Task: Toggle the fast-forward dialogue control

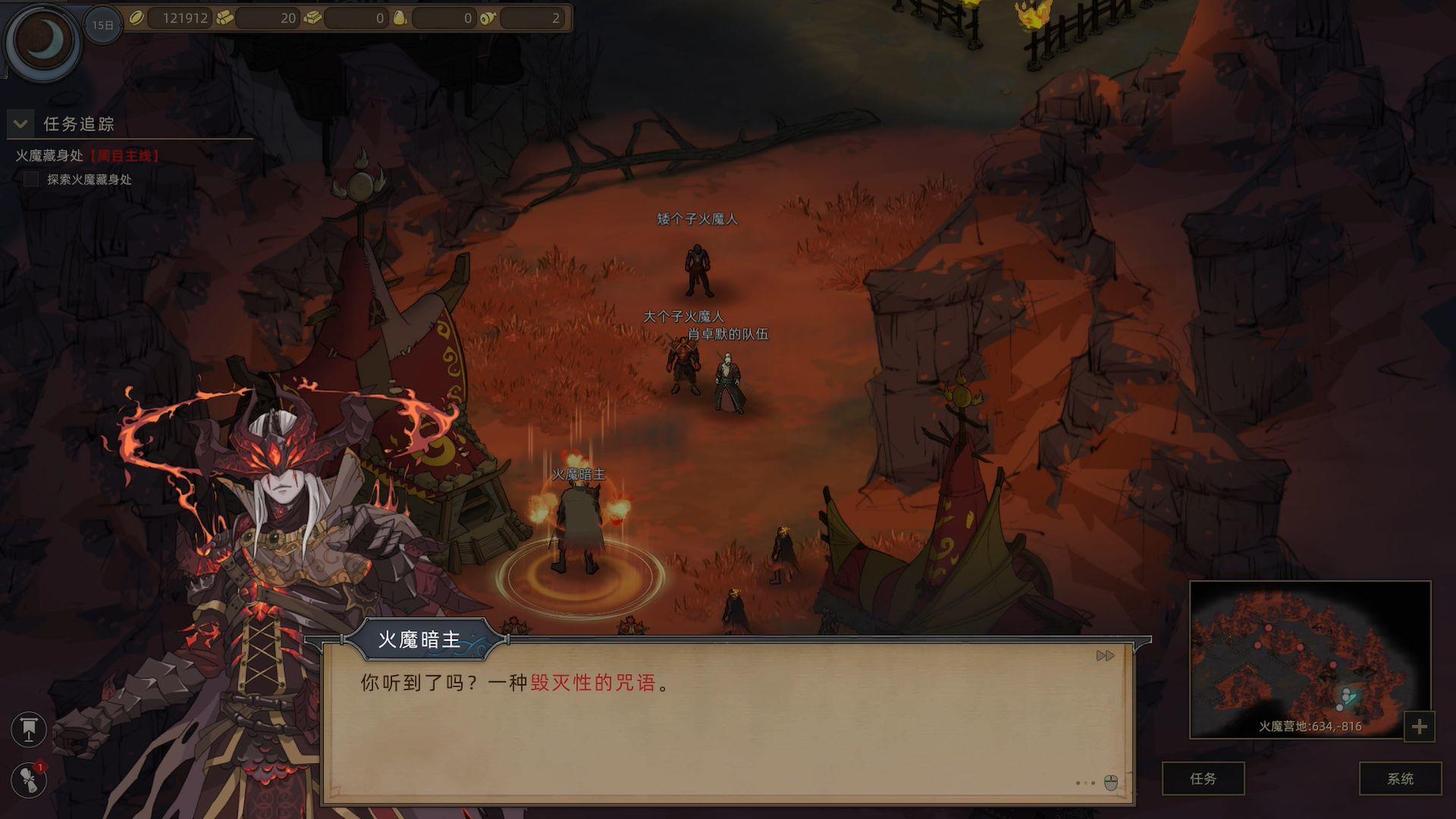Action: (1105, 655)
